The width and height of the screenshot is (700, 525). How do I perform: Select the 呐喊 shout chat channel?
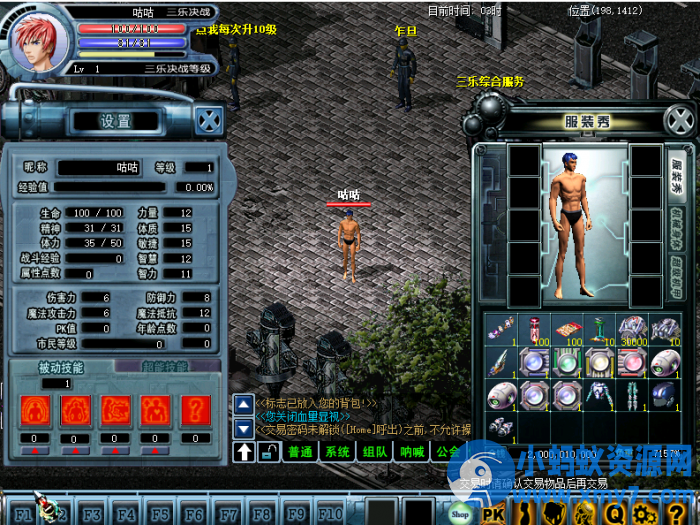tap(412, 452)
